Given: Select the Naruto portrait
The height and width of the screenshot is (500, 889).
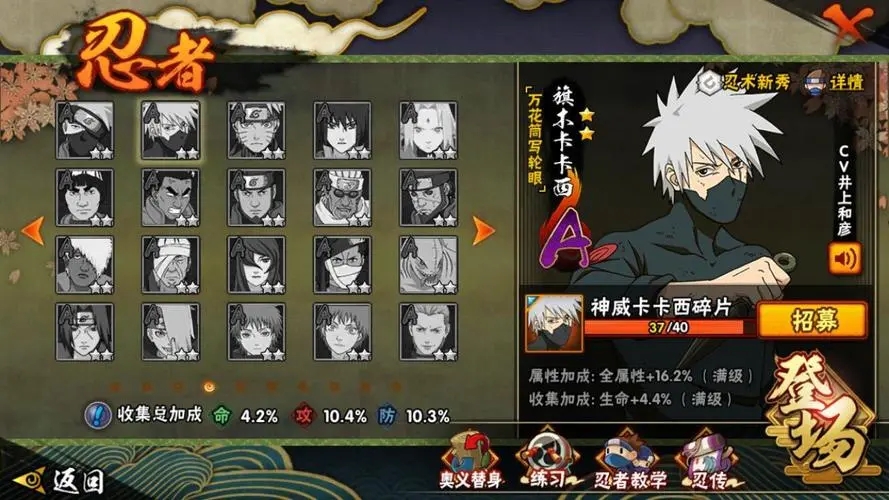Looking at the screenshot, I should pyautogui.click(x=256, y=130).
